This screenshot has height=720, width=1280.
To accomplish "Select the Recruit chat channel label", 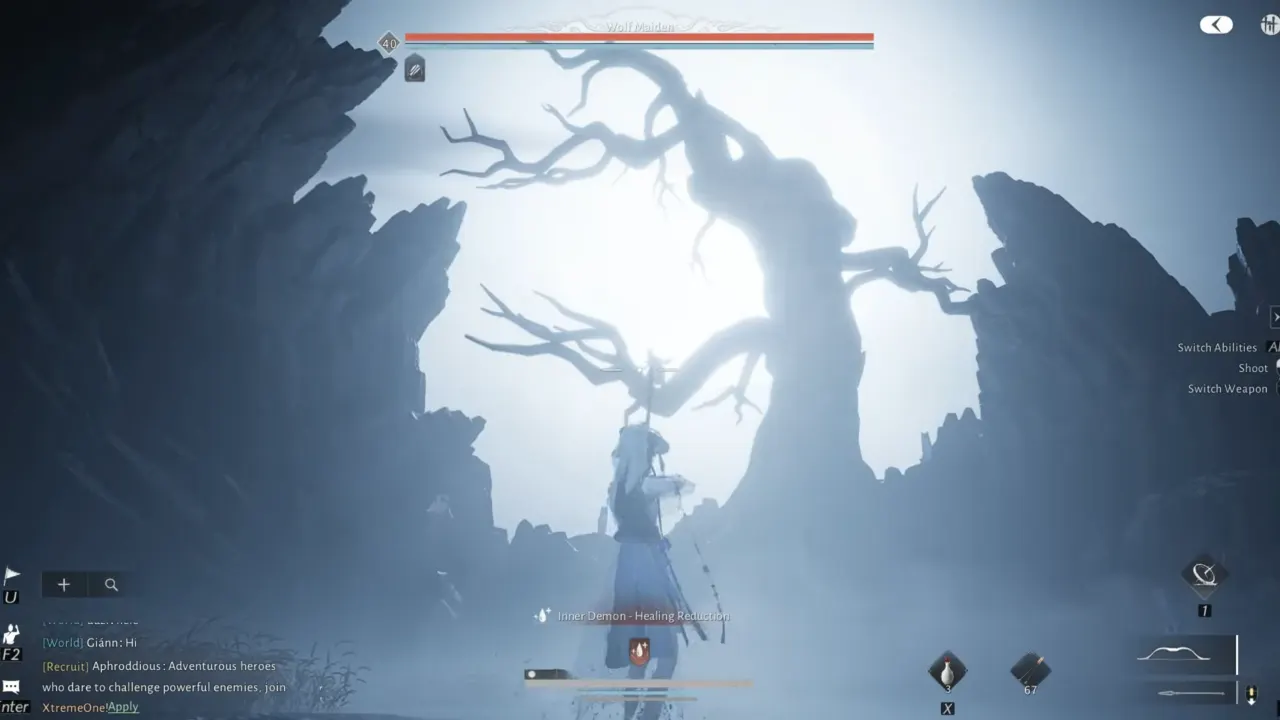I will pos(65,665).
